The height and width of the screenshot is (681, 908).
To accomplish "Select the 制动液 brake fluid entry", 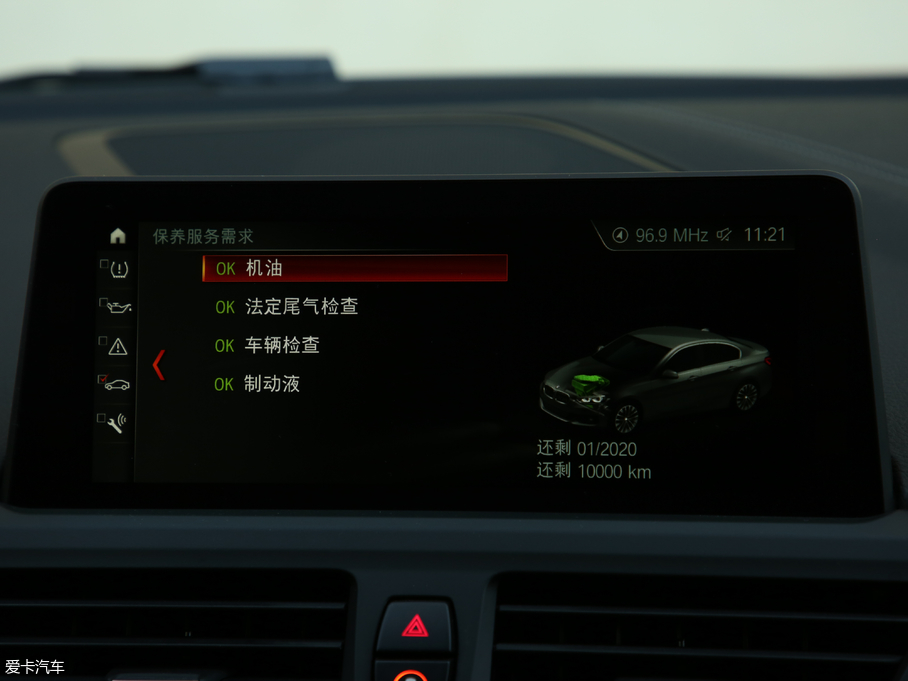I will (x=271, y=384).
